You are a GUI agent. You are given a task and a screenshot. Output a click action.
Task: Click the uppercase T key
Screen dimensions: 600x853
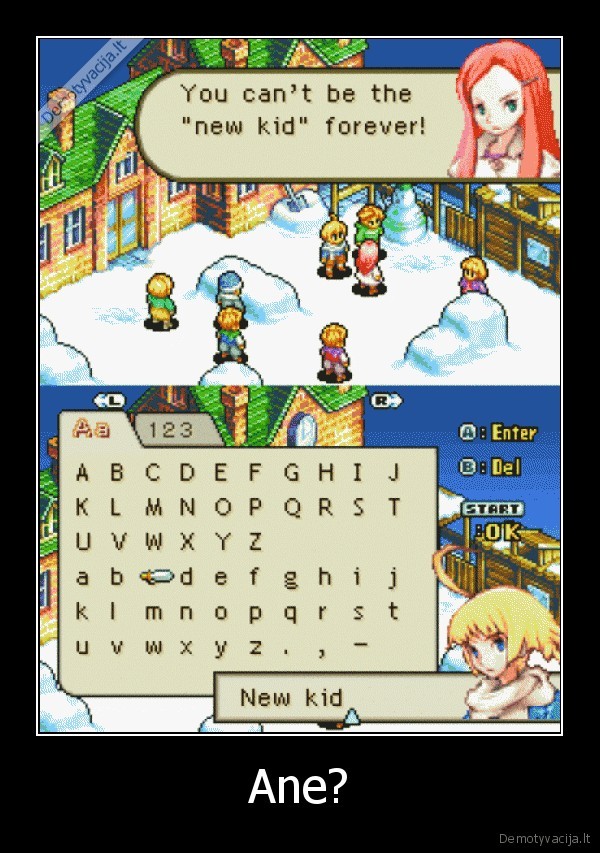[x=394, y=507]
